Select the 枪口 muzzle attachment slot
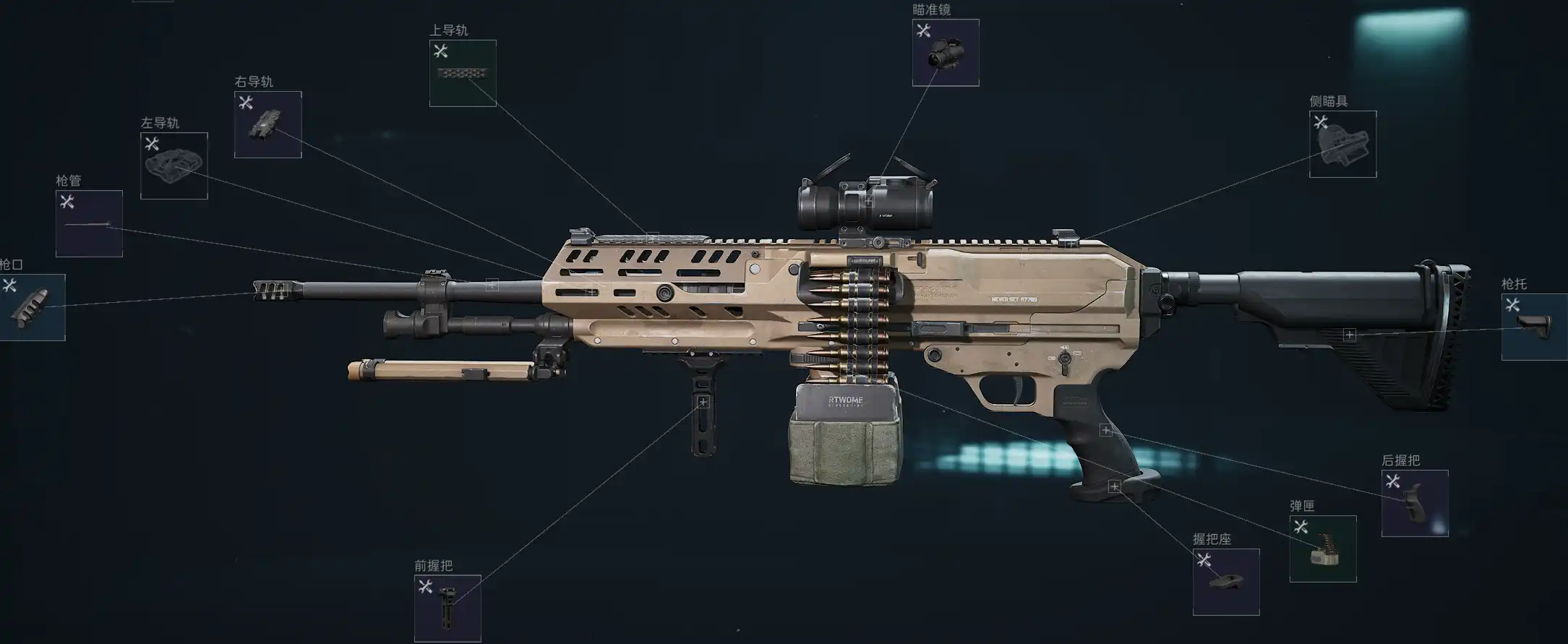 32,307
